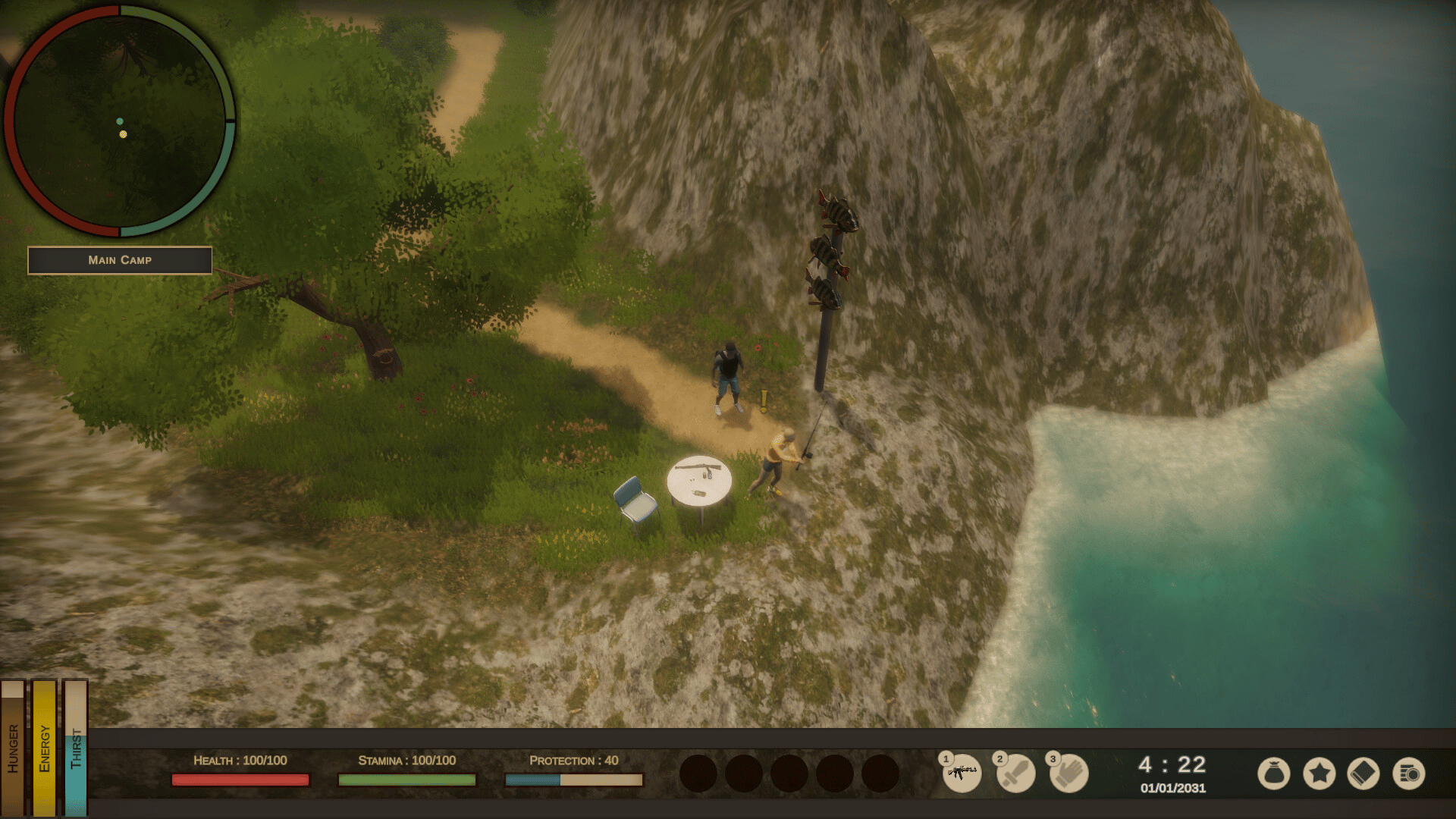The image size is (1456, 819).
Task: Open the journal book icon
Action: 1363,774
